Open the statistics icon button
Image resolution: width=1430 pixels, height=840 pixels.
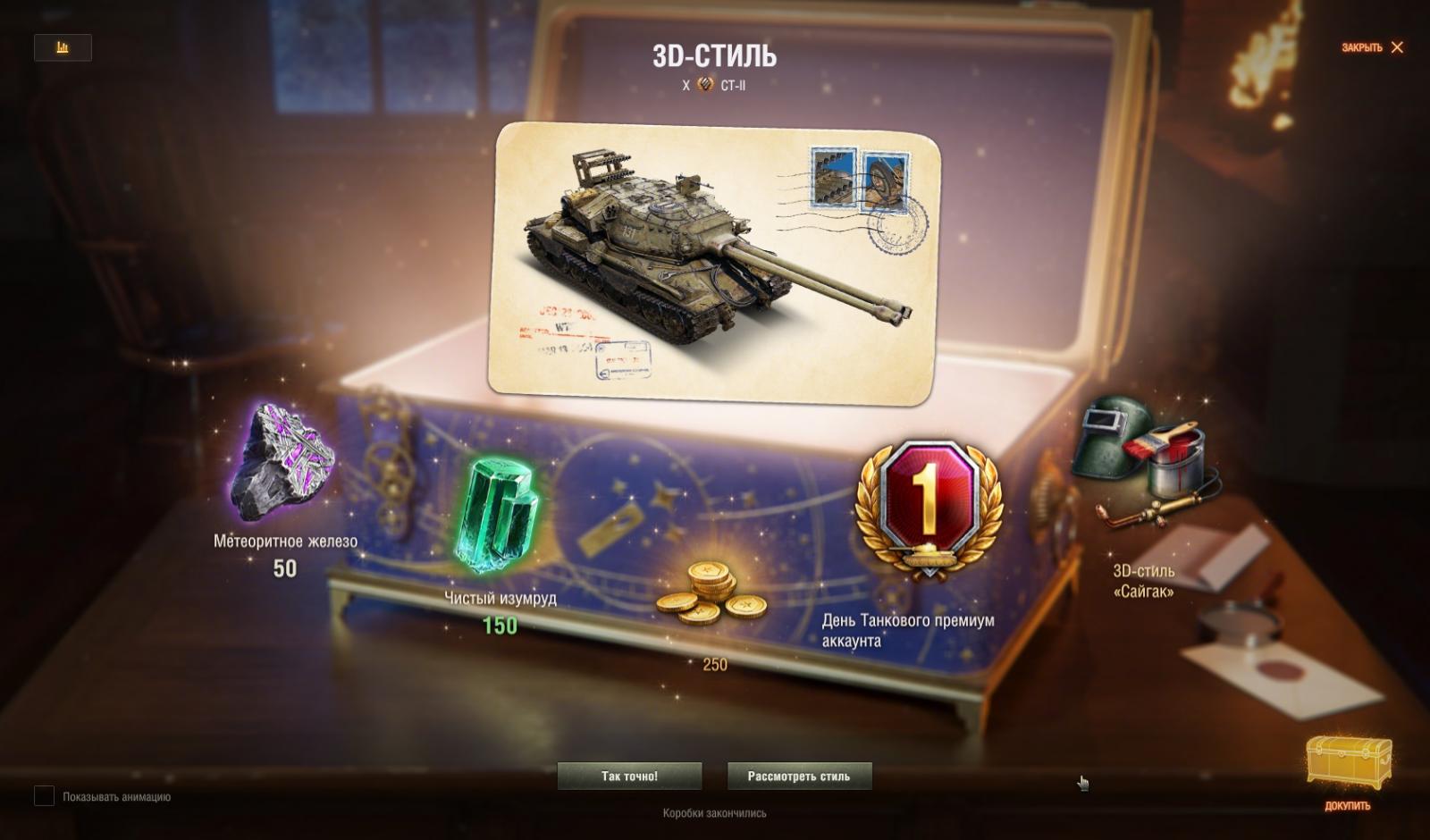63,47
